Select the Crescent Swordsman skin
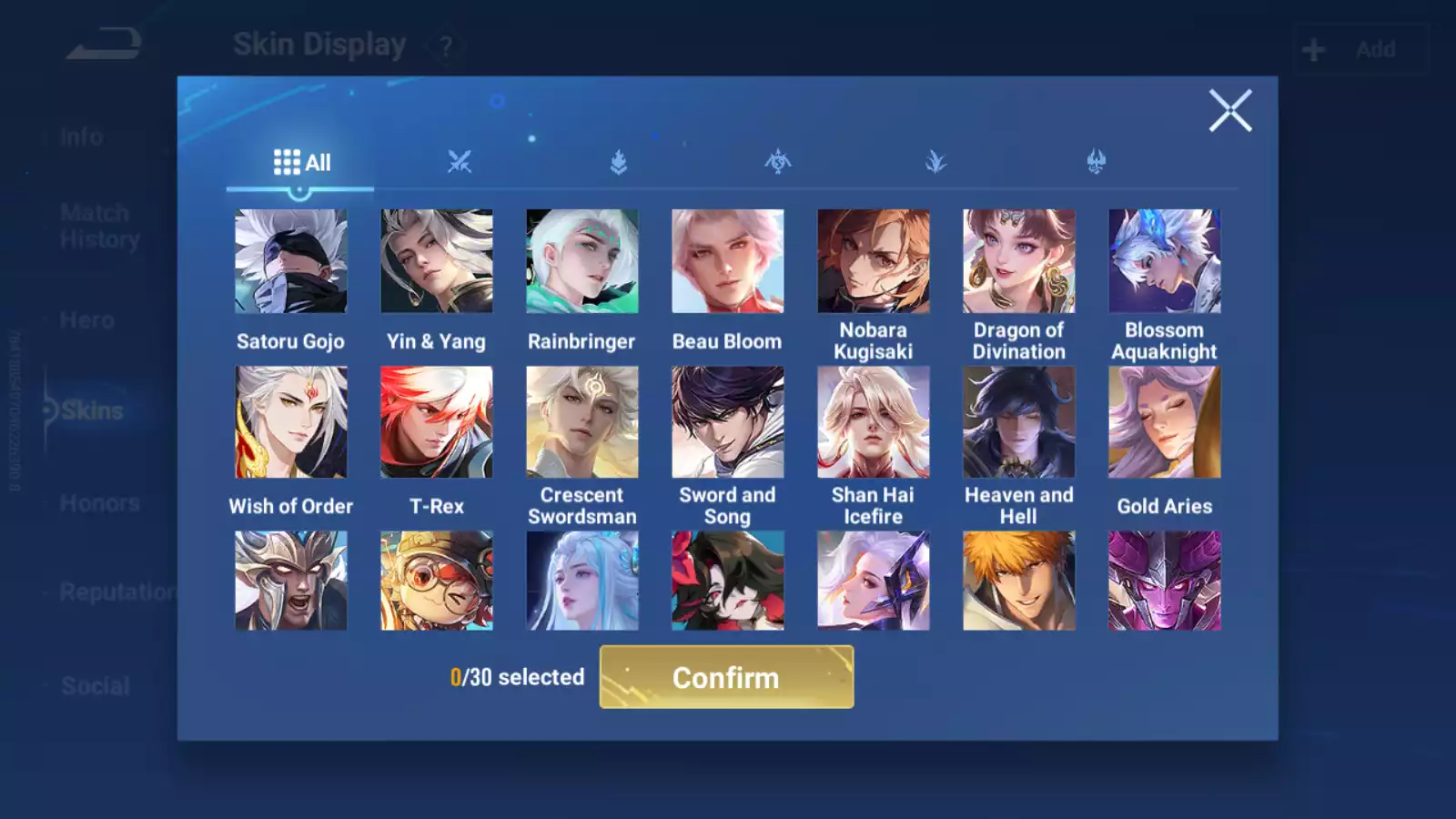 pyautogui.click(x=582, y=422)
